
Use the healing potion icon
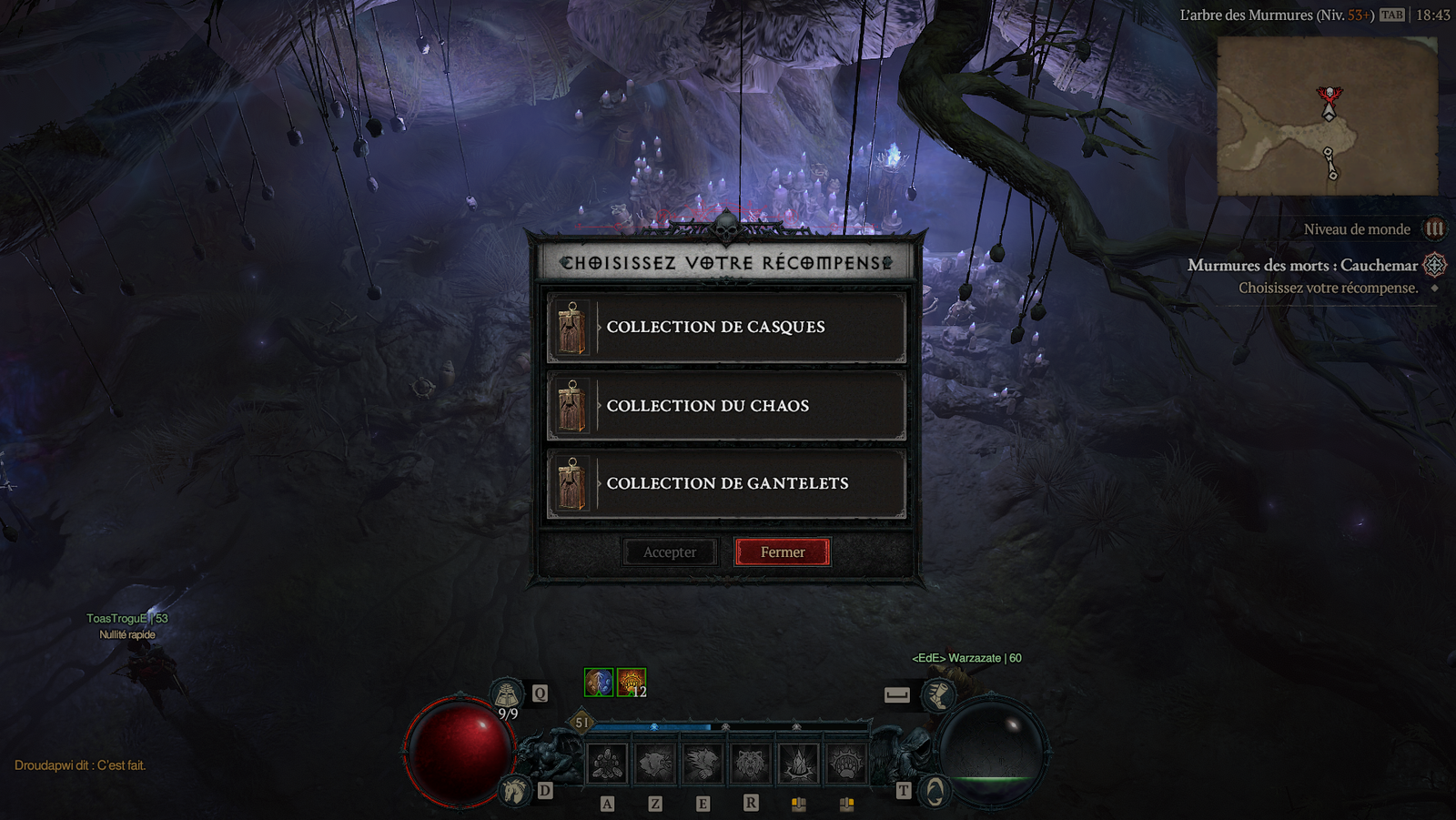point(507,694)
